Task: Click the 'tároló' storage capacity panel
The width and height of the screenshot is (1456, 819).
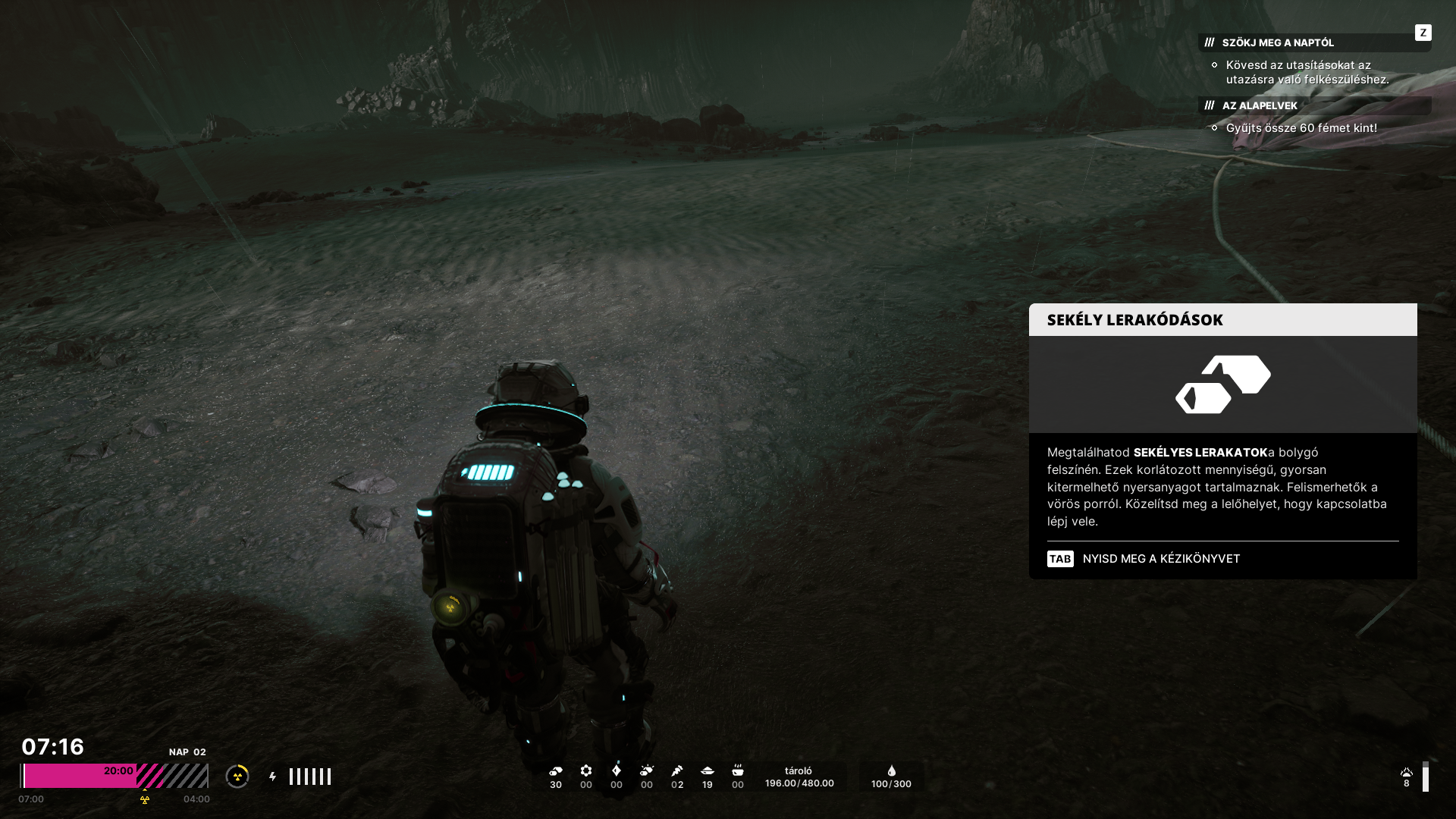Action: 799,777
